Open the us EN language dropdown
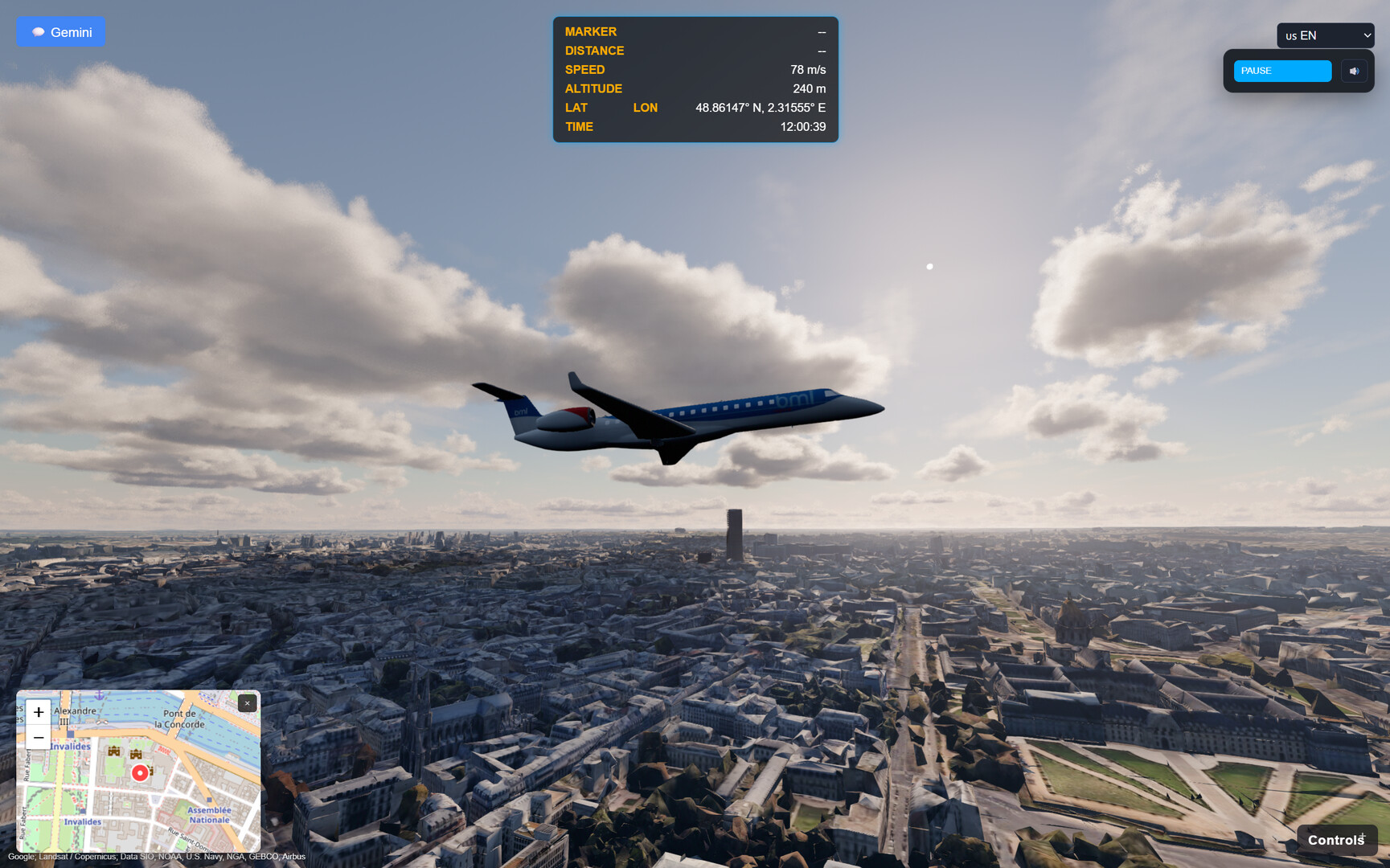 1325,35
